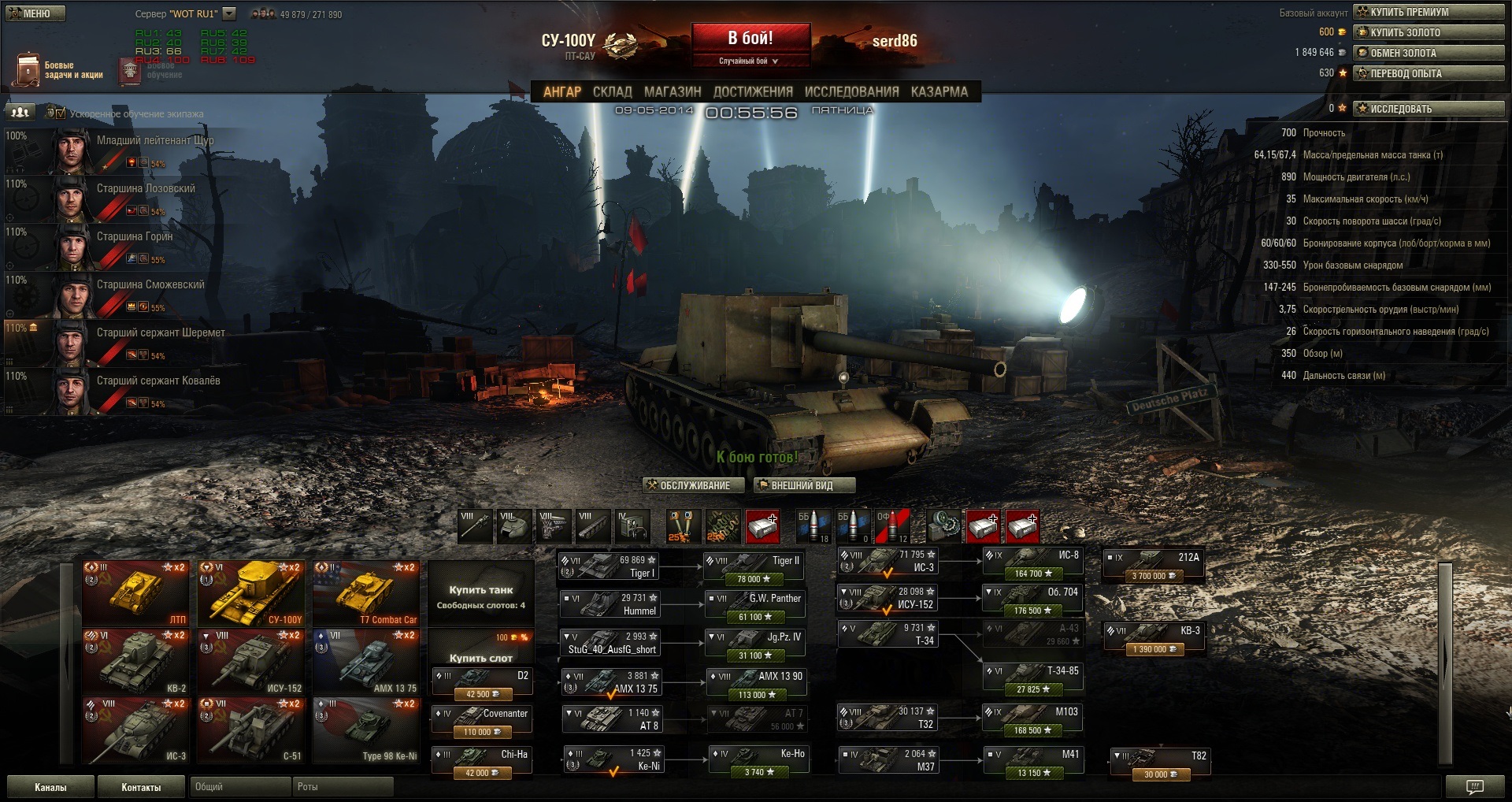Open the Каналы chat channels
The height and width of the screenshot is (802, 1512).
(50, 787)
